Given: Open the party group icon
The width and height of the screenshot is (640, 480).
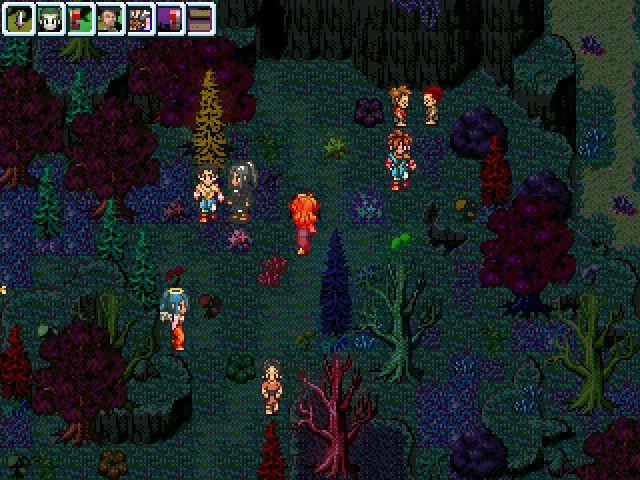Looking at the screenshot, I should (x=139, y=18).
